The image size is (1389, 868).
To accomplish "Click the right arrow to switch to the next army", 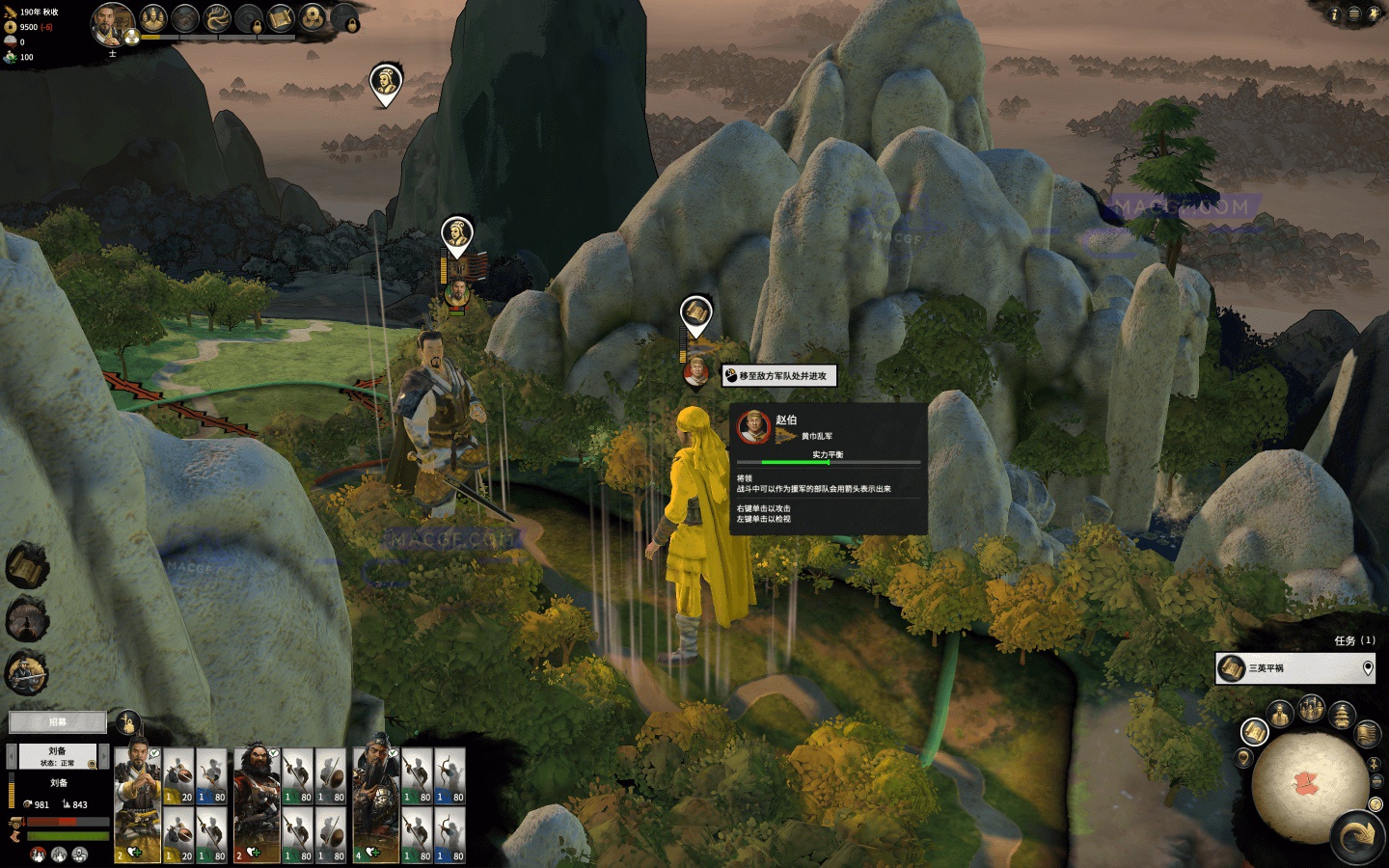I will [105, 754].
